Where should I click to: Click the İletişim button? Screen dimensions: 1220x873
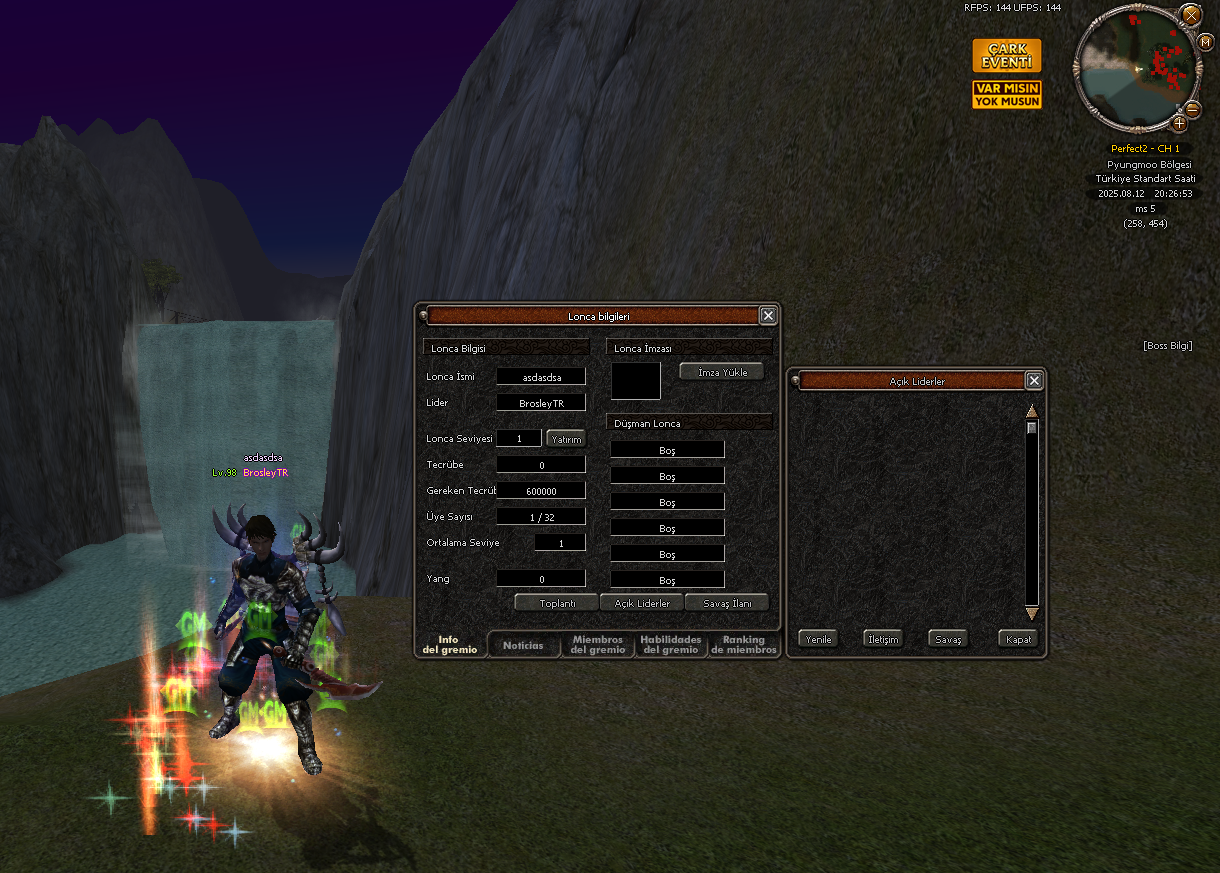(x=883, y=639)
